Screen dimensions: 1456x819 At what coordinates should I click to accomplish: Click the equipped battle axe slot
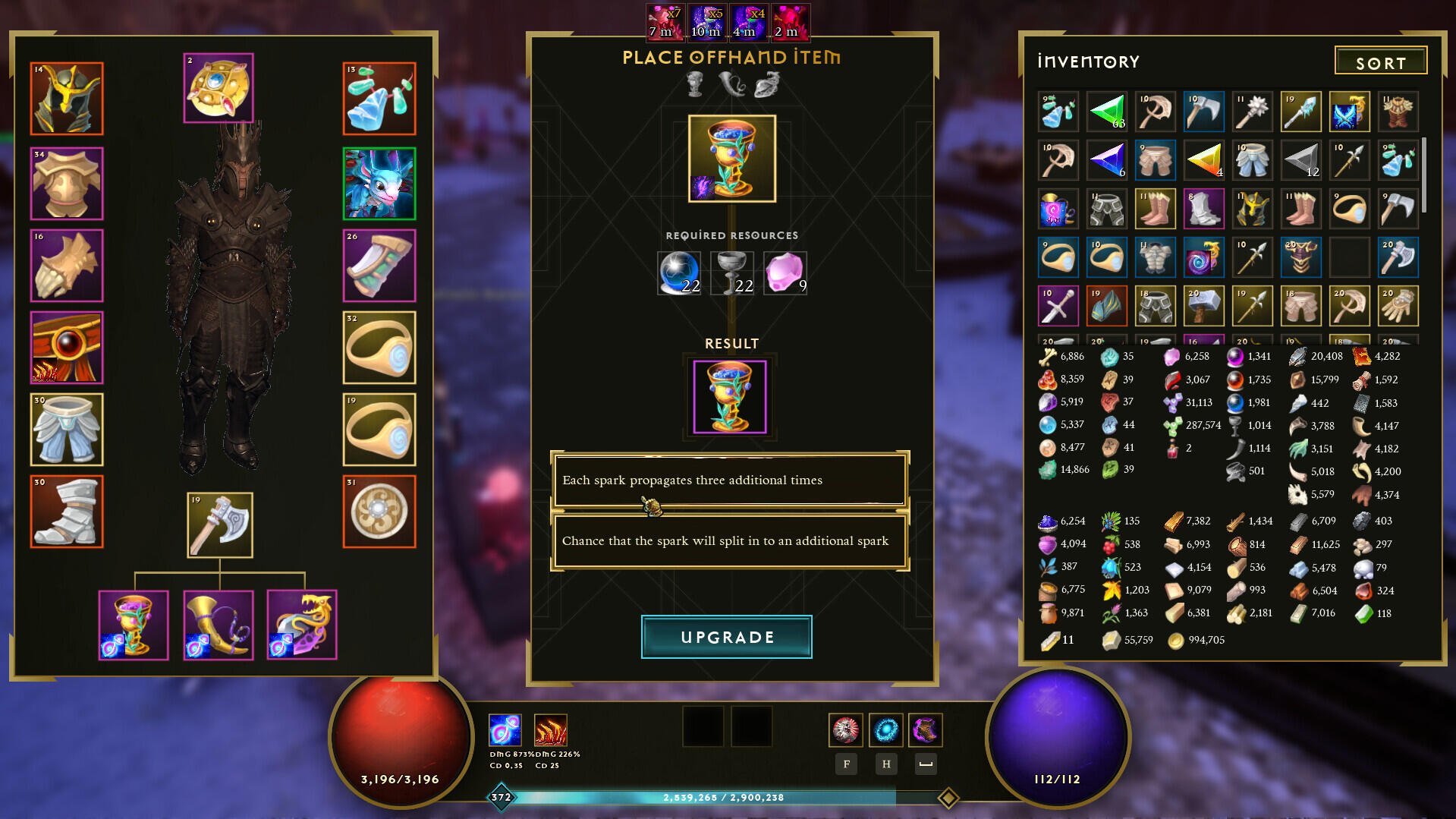(219, 525)
